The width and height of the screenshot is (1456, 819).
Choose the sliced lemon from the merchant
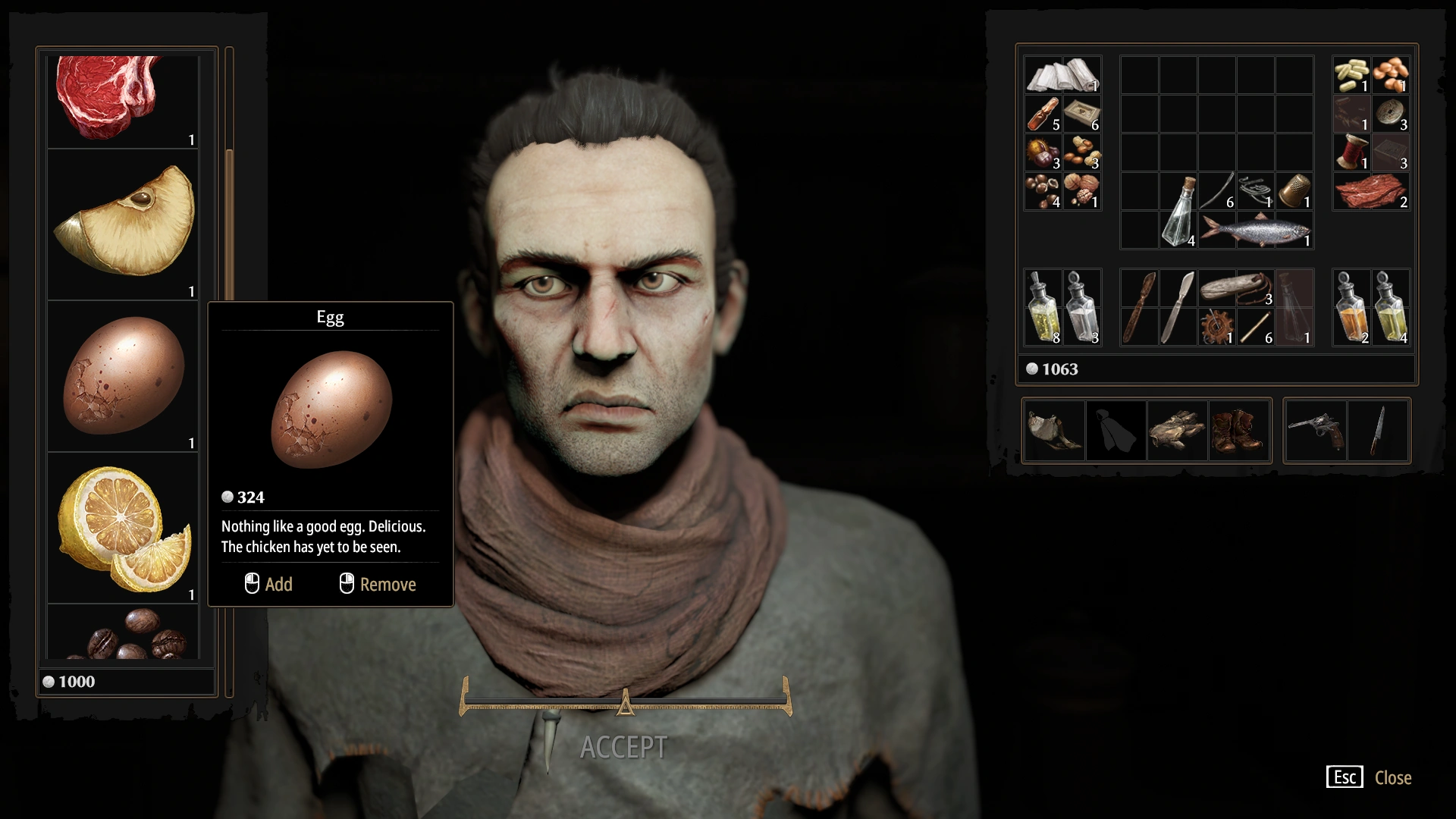click(x=123, y=528)
